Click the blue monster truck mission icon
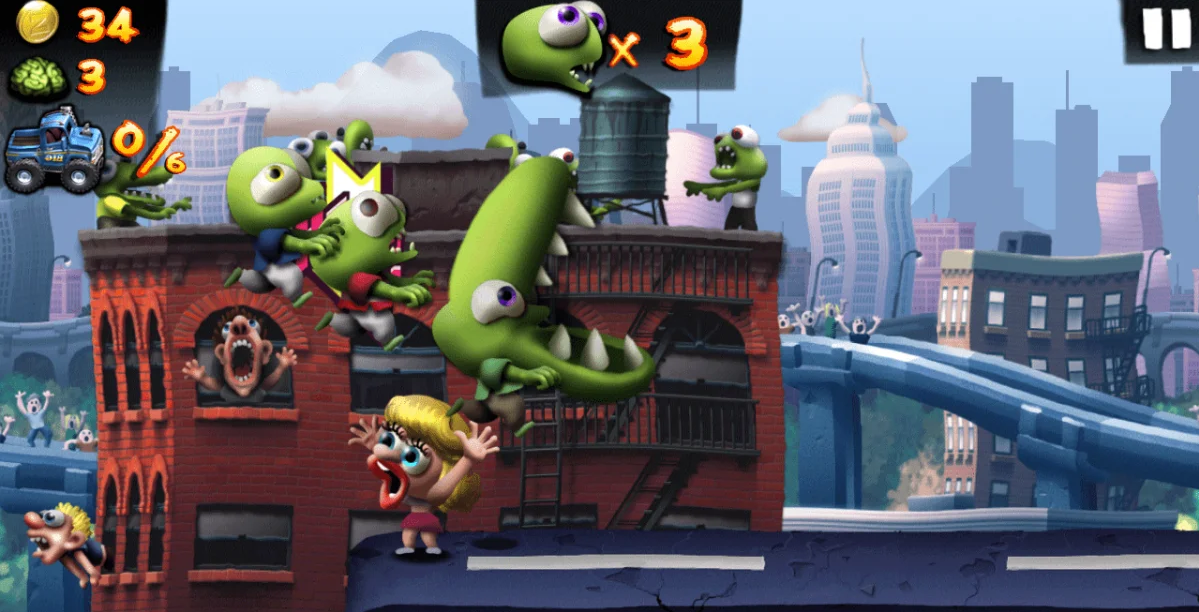Screen dimensions: 1199x612 (x=53, y=150)
